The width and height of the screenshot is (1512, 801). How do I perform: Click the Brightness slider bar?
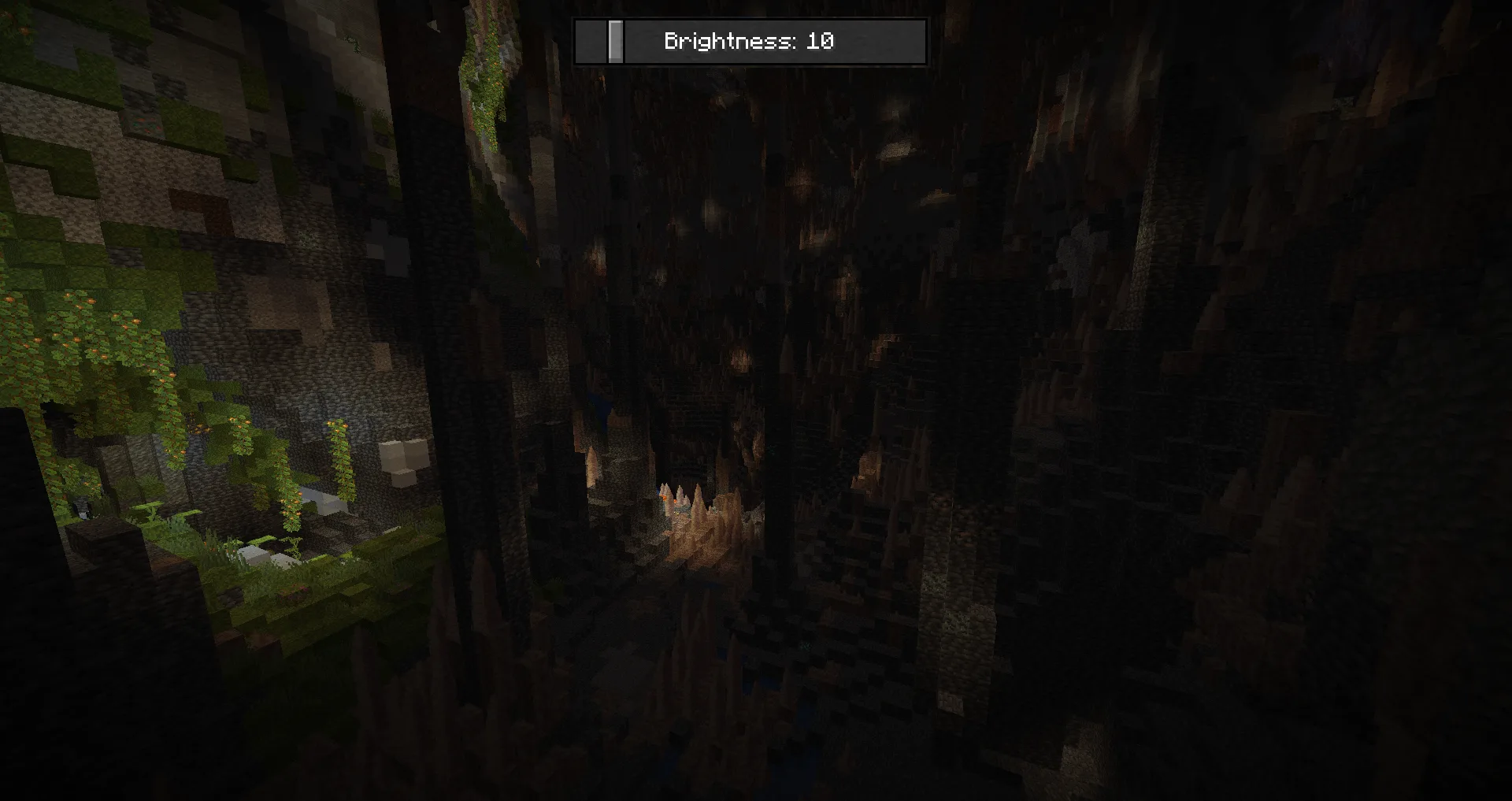pyautogui.click(x=750, y=42)
